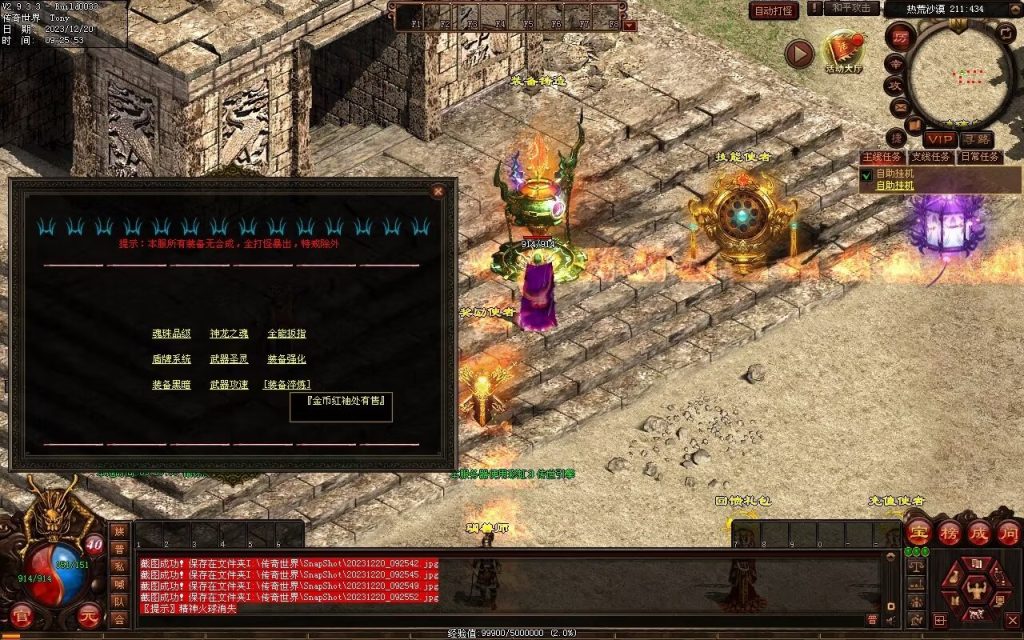Open the 盾牌系统 menu link
This screenshot has width=1024, height=640.
[171, 359]
